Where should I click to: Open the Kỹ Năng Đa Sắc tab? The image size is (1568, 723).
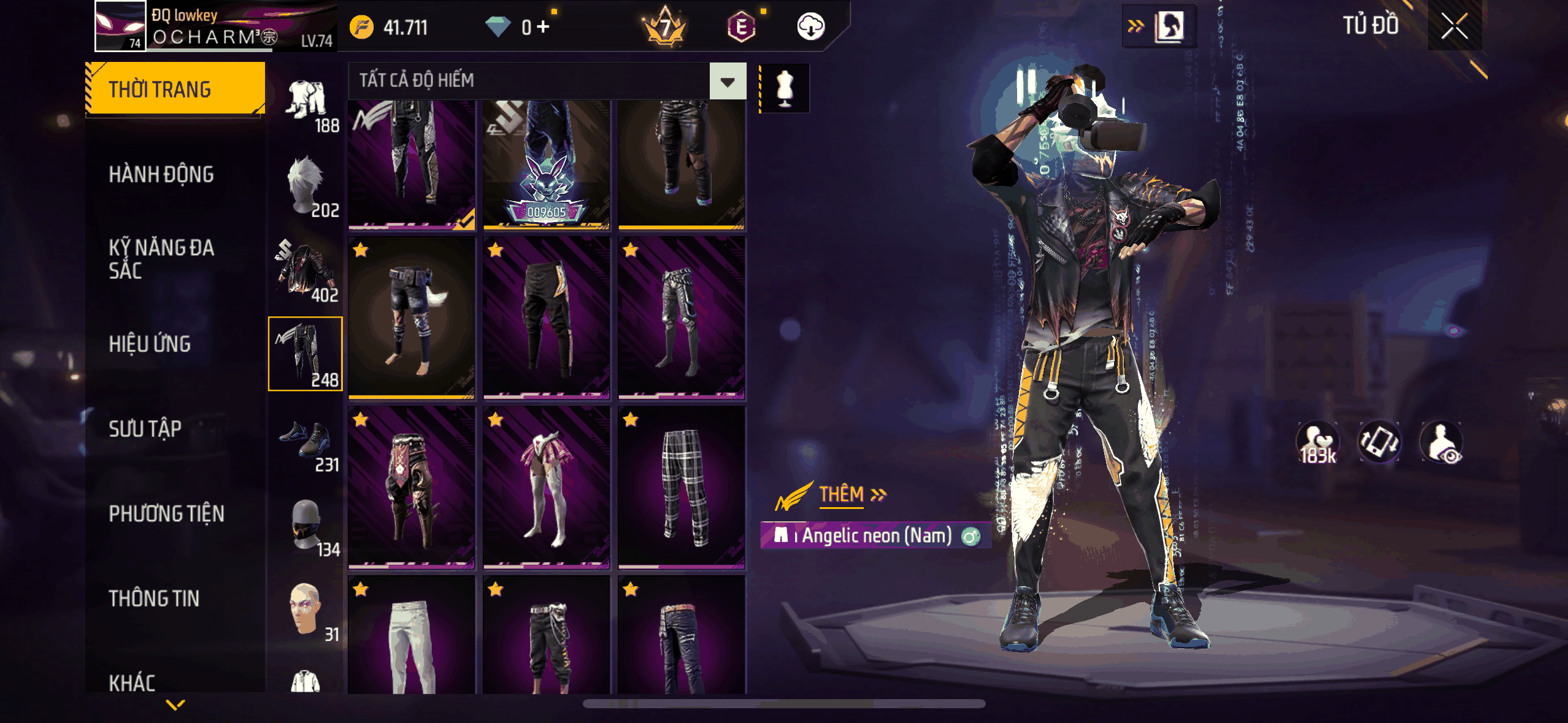click(x=161, y=259)
